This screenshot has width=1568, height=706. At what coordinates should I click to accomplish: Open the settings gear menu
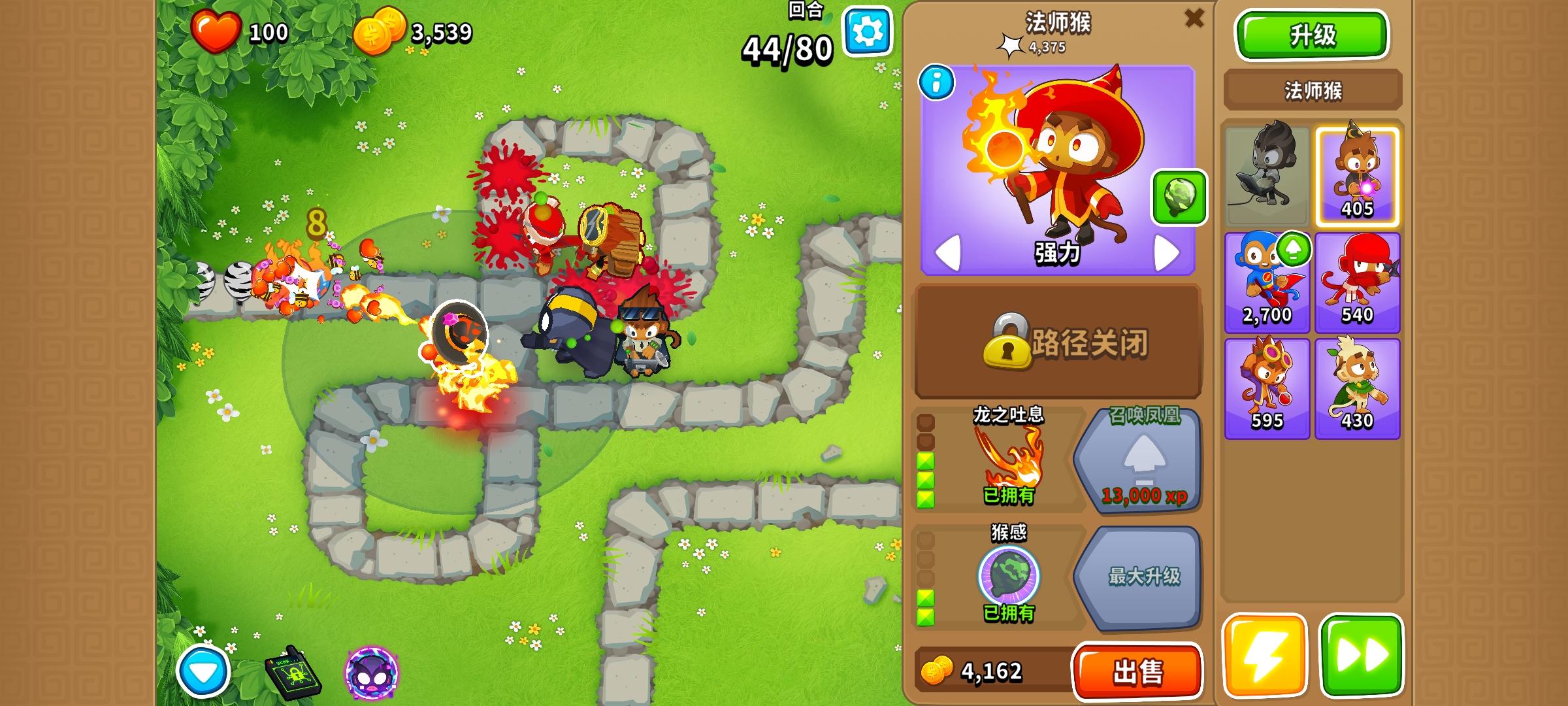point(868,29)
